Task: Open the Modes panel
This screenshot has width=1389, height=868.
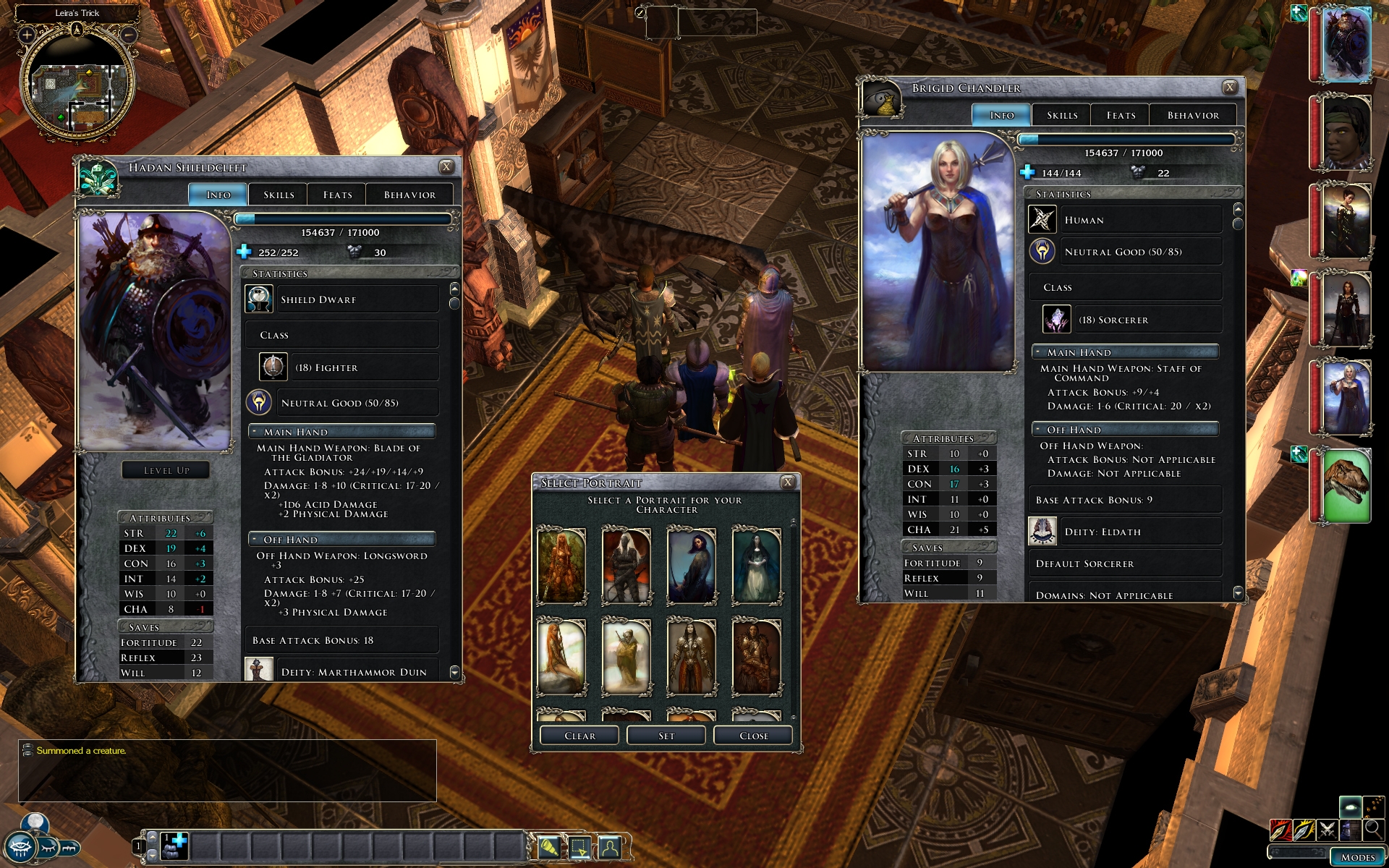Action: (x=1357, y=857)
